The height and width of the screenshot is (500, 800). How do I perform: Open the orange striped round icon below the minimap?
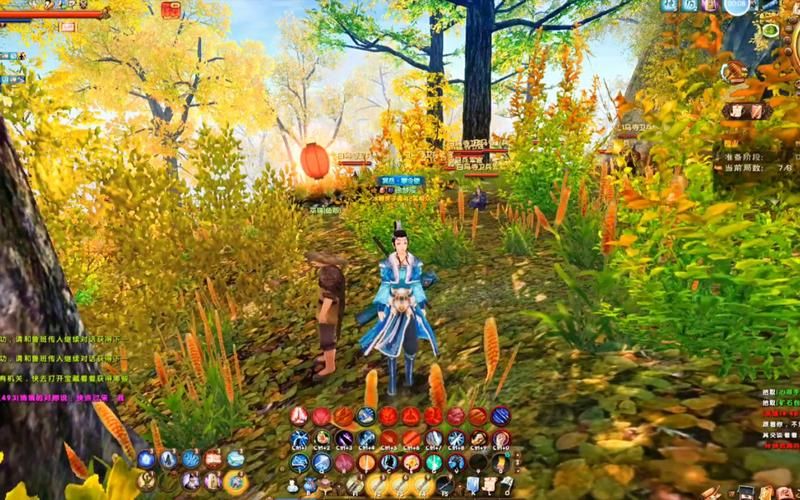(735, 71)
